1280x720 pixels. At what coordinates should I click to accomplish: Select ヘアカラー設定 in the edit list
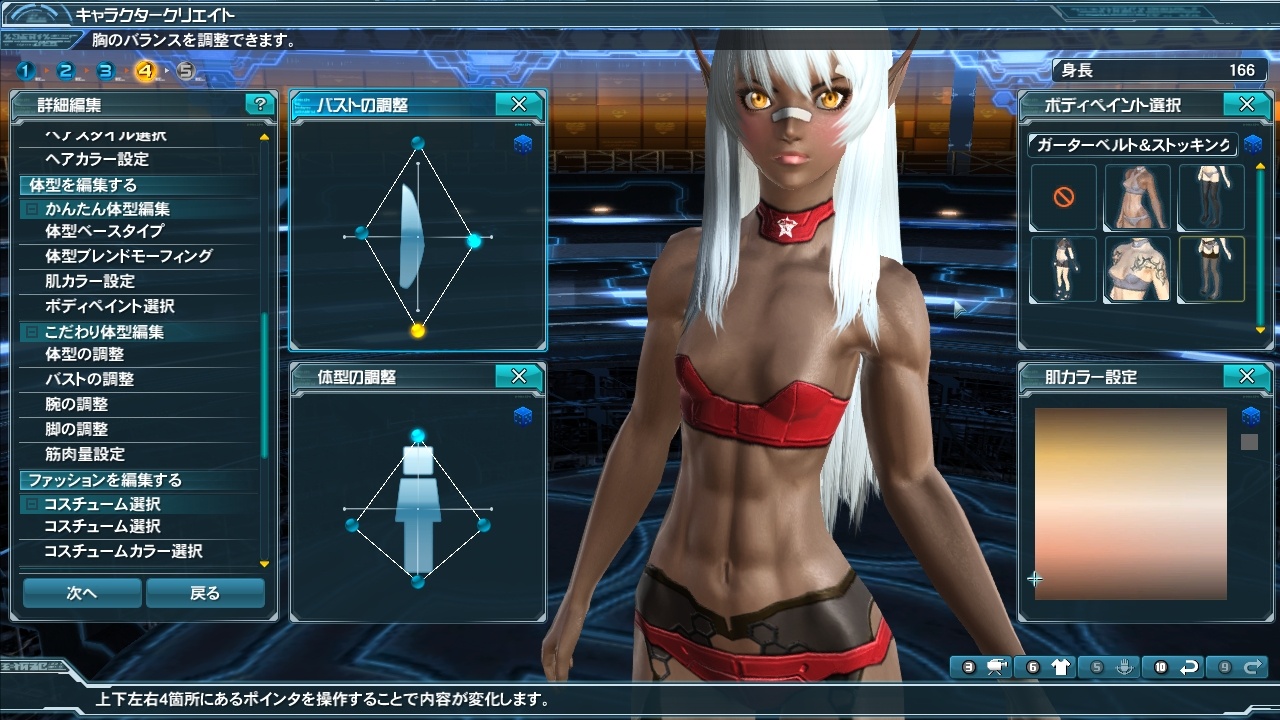point(97,159)
